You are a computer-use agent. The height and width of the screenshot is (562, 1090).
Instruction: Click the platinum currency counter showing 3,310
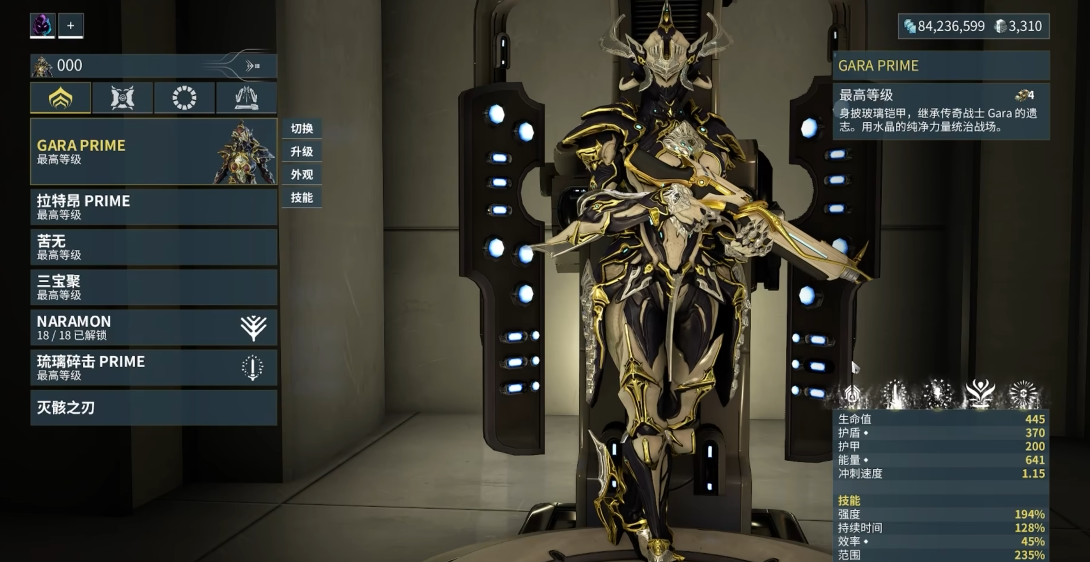(x=1018, y=26)
